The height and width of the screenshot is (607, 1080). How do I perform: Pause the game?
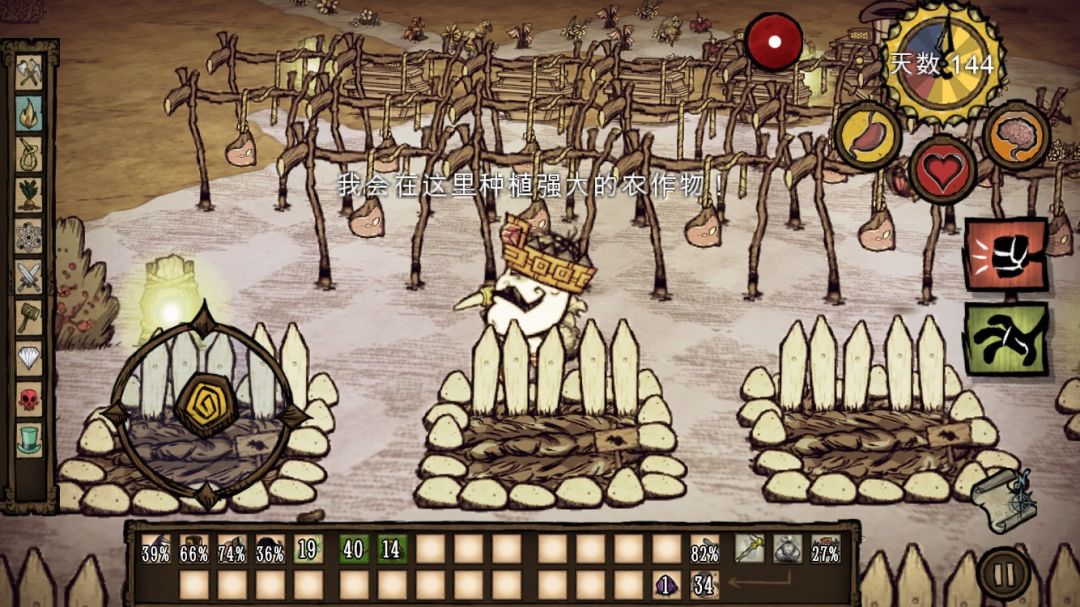click(x=1004, y=574)
